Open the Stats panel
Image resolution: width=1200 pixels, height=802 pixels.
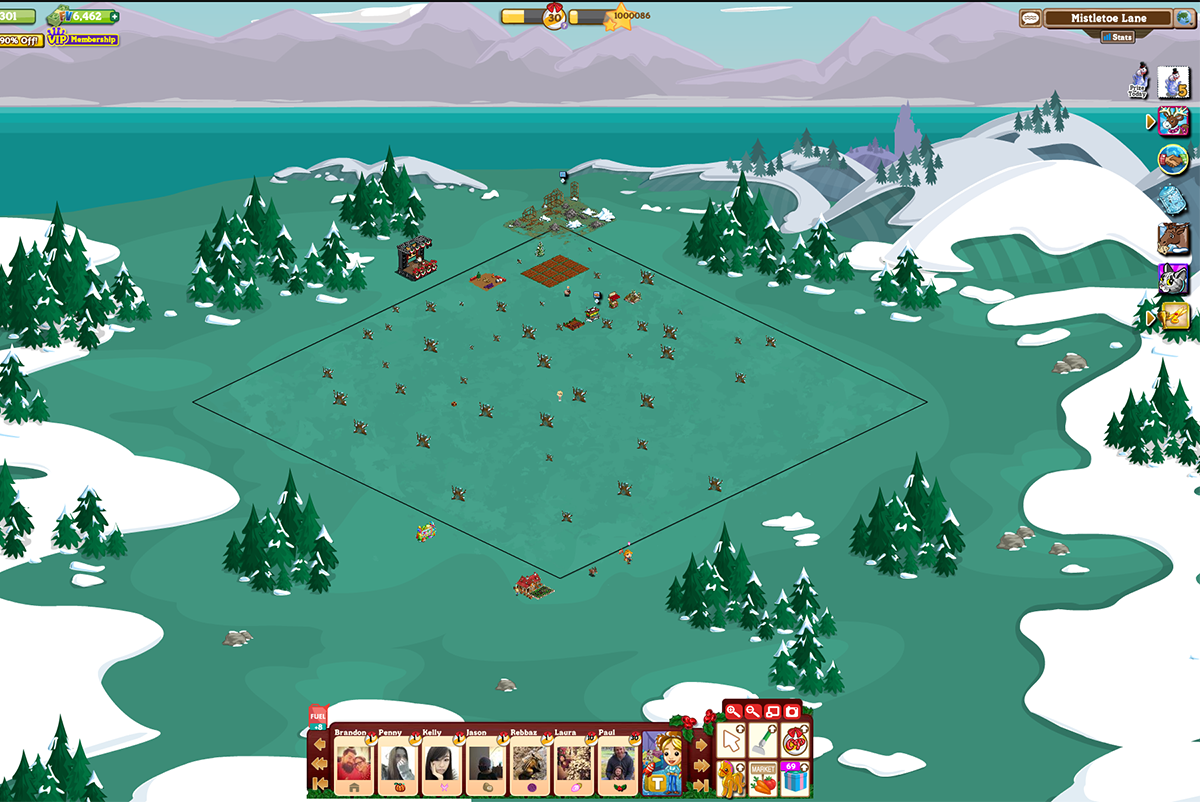(x=1118, y=37)
